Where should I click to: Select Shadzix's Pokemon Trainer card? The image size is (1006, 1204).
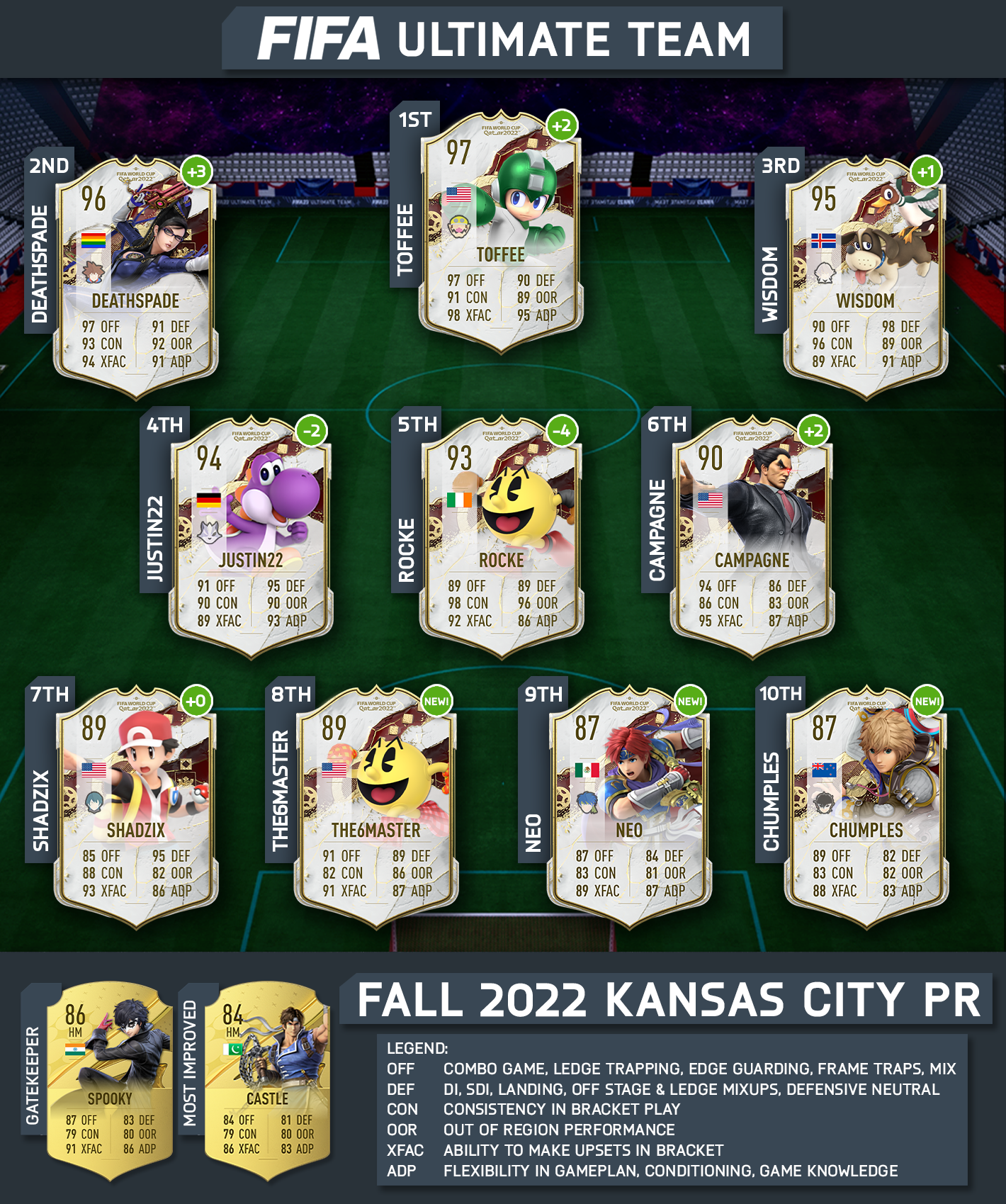click(136, 806)
